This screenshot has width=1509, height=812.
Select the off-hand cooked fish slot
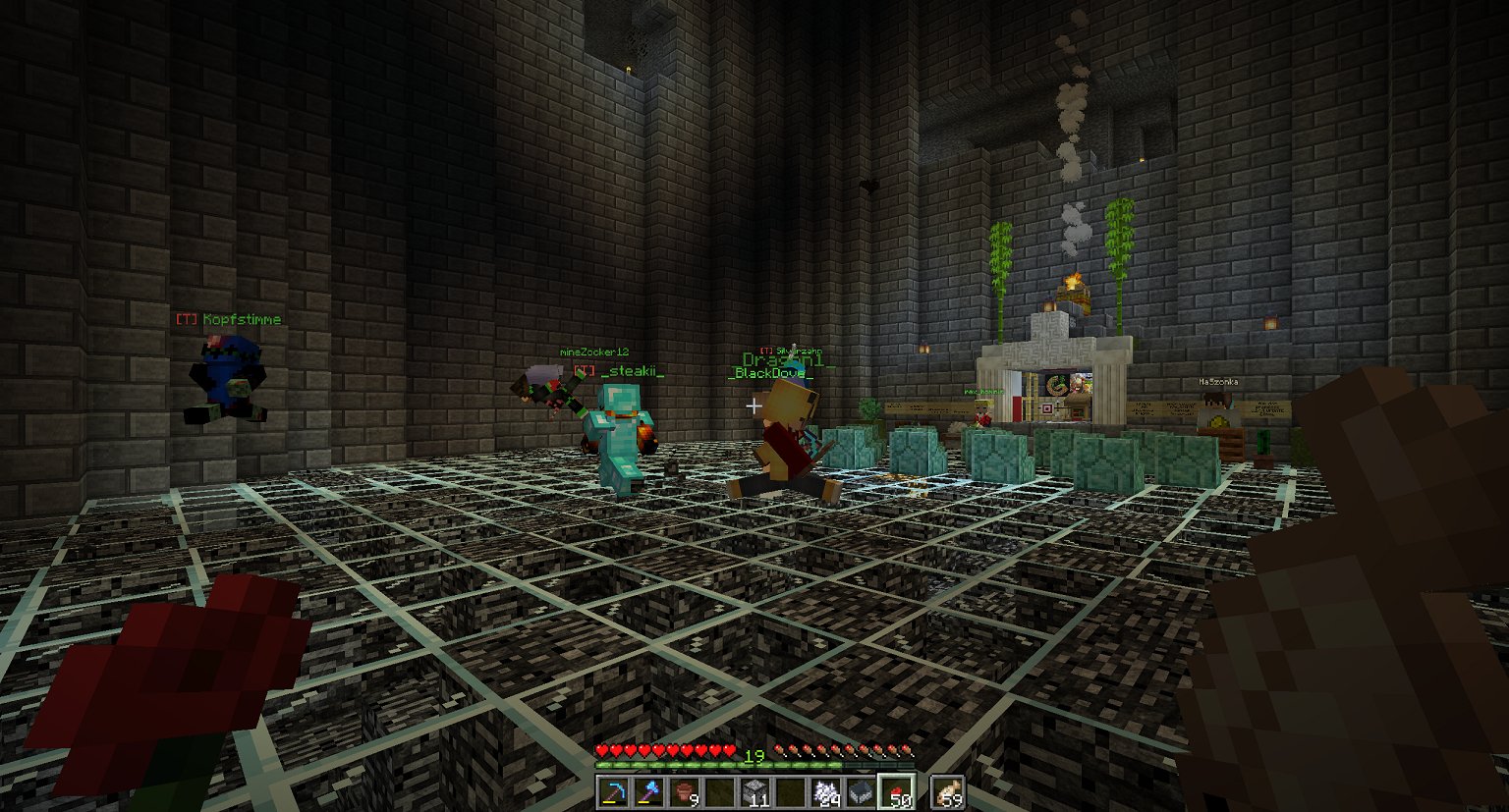[x=948, y=791]
